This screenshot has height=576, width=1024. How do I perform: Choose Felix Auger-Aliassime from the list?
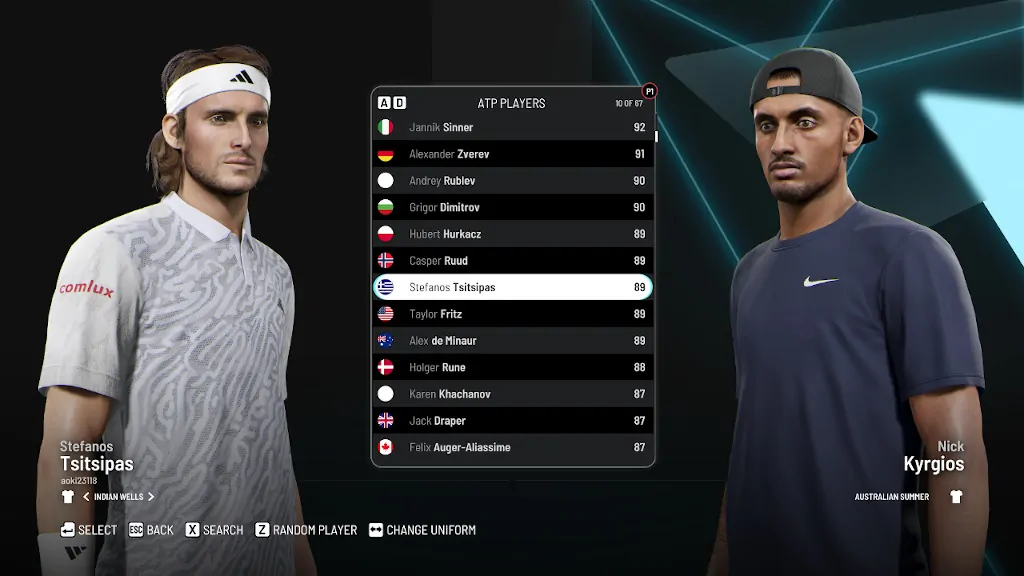[x=512, y=447]
